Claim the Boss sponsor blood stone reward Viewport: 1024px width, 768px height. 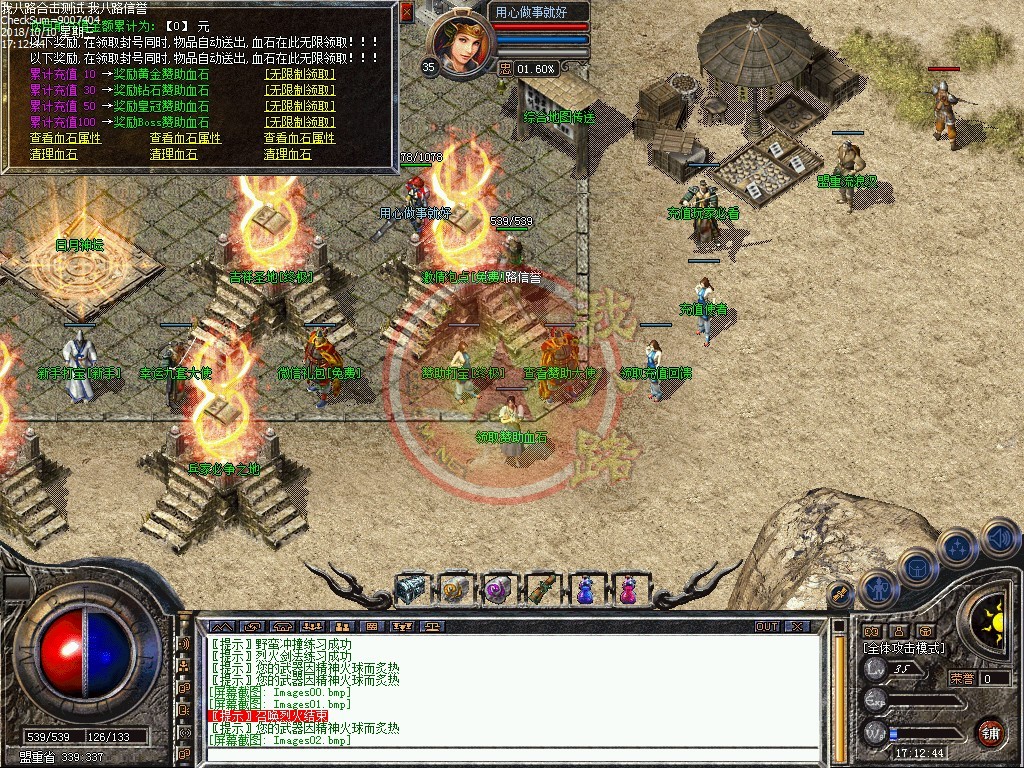coord(300,122)
